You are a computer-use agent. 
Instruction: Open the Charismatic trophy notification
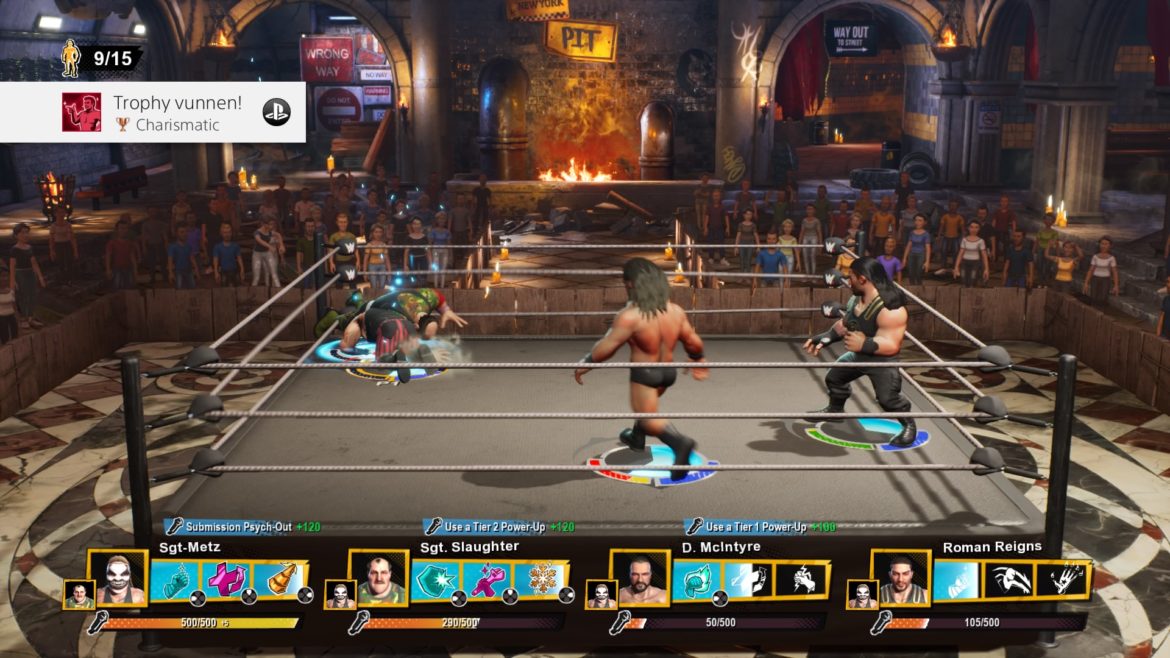coord(152,112)
